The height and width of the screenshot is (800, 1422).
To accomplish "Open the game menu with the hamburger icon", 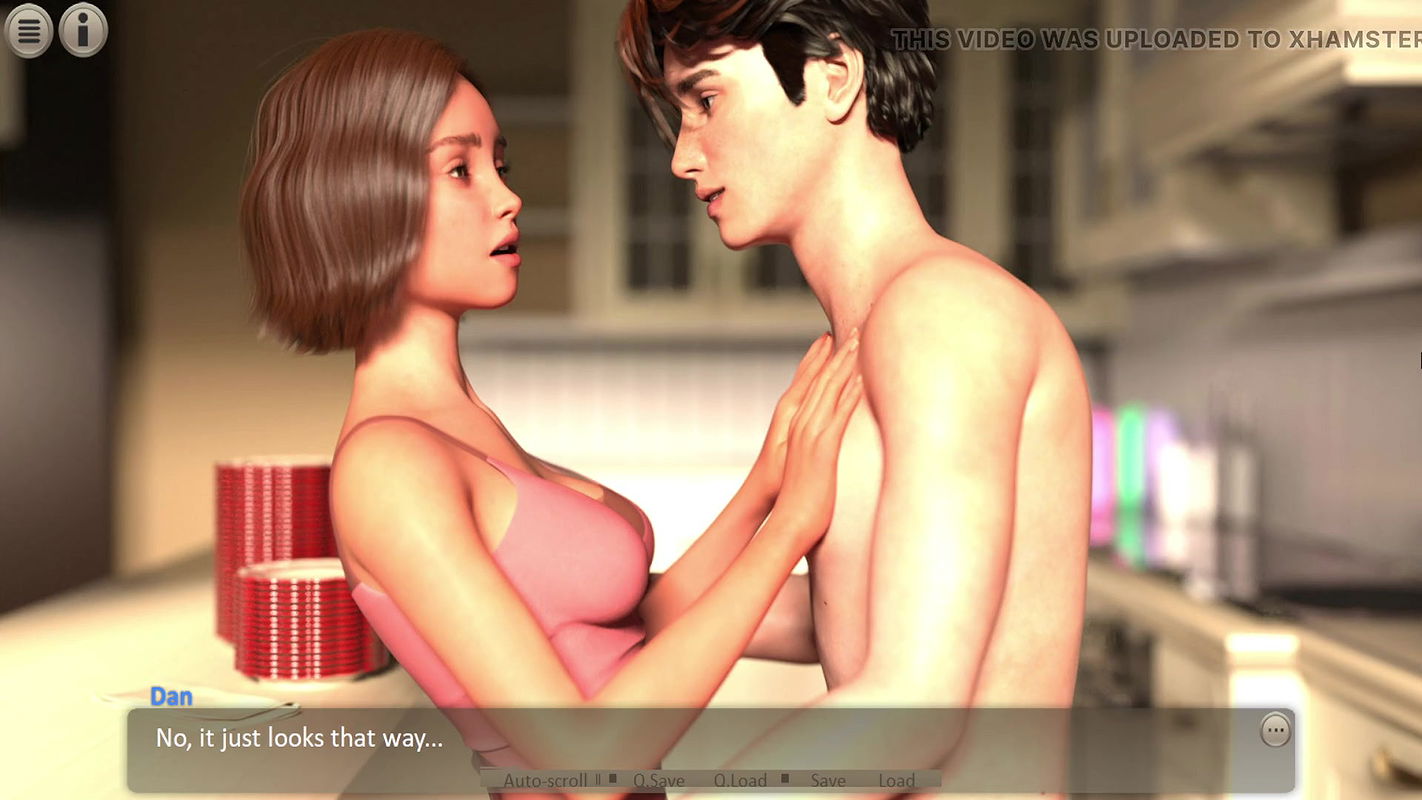I will (x=28, y=30).
